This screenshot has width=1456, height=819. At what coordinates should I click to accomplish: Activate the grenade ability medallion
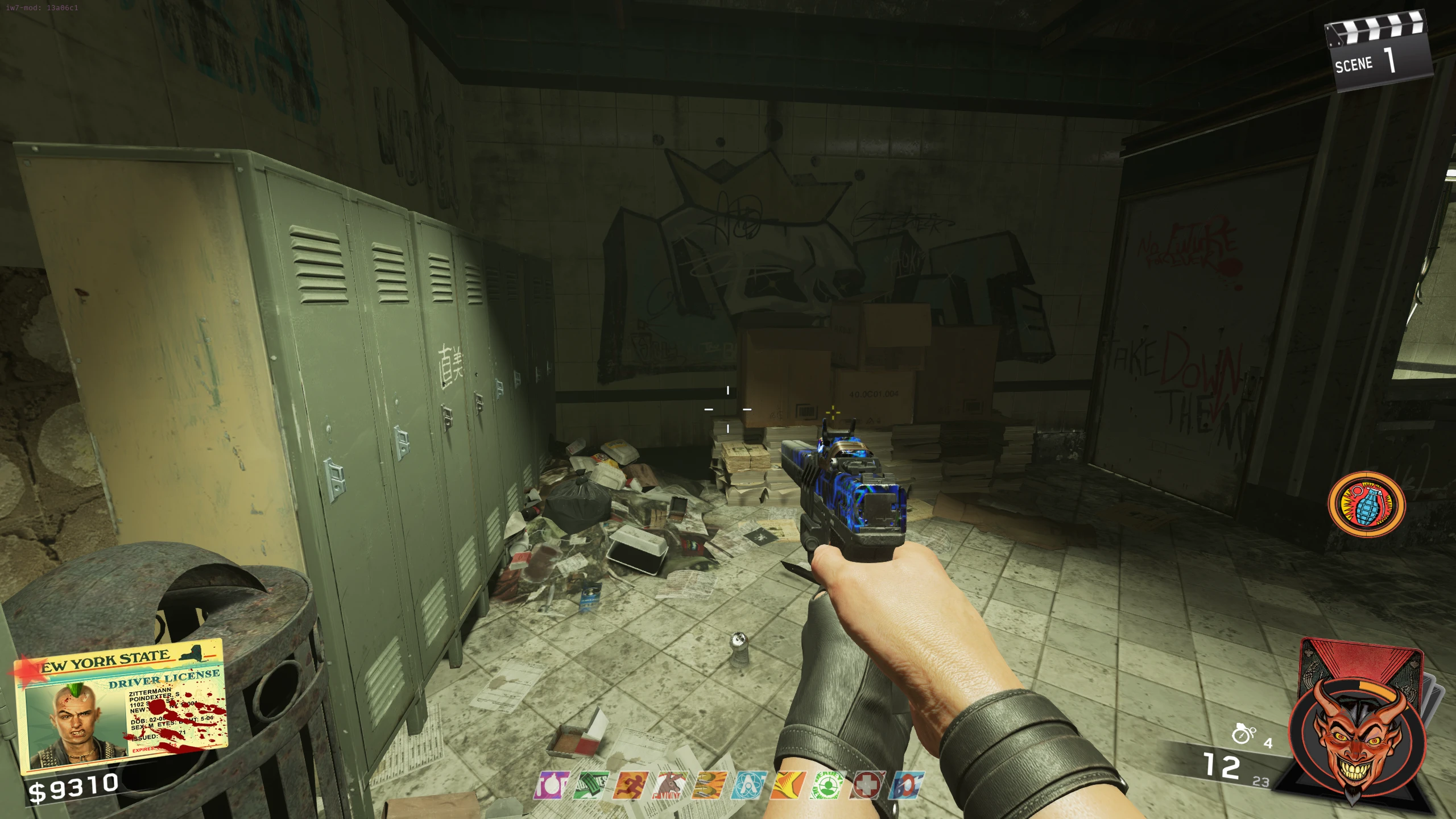(x=1366, y=504)
